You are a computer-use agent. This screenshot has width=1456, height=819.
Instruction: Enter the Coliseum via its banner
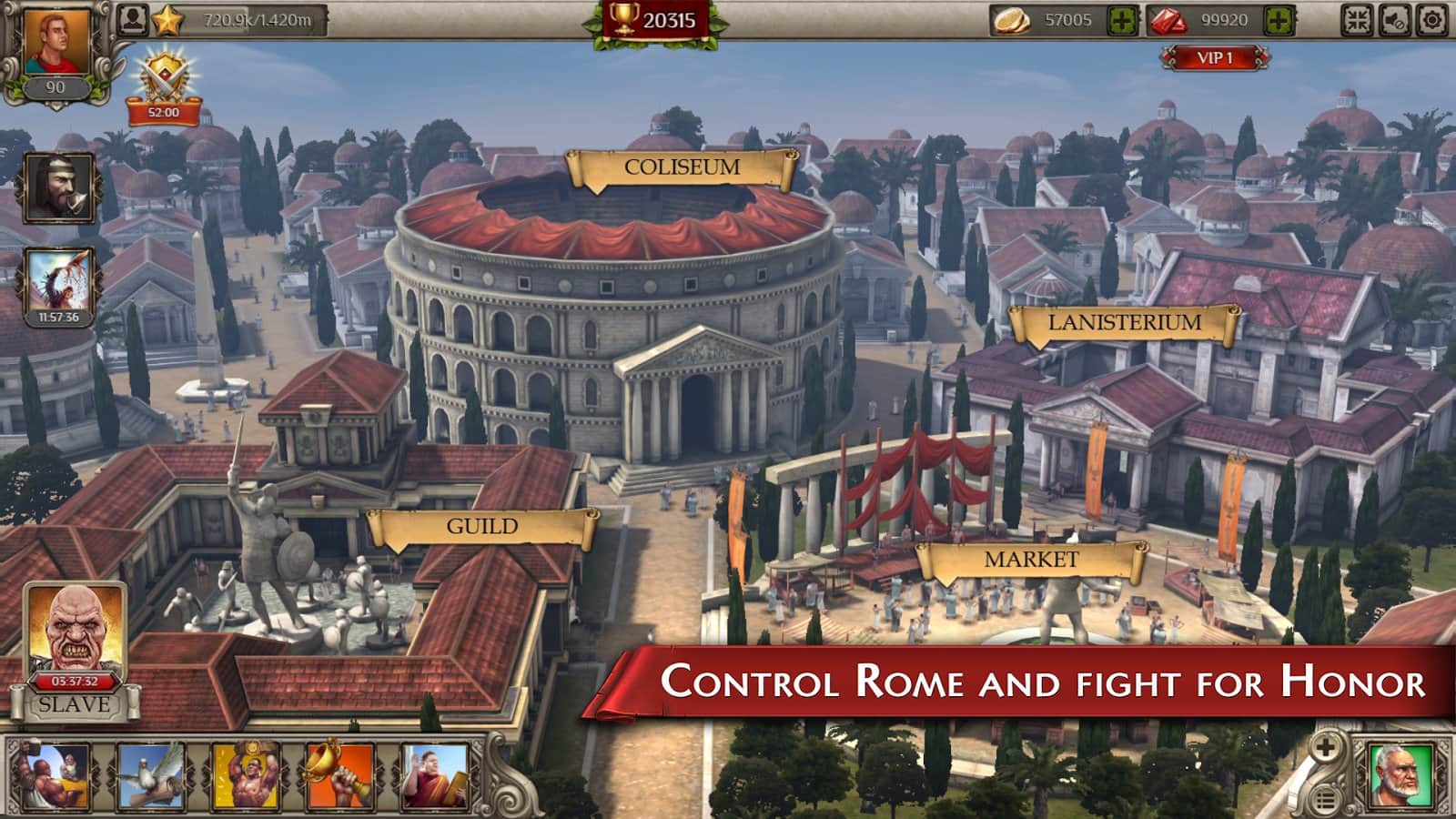click(x=682, y=168)
